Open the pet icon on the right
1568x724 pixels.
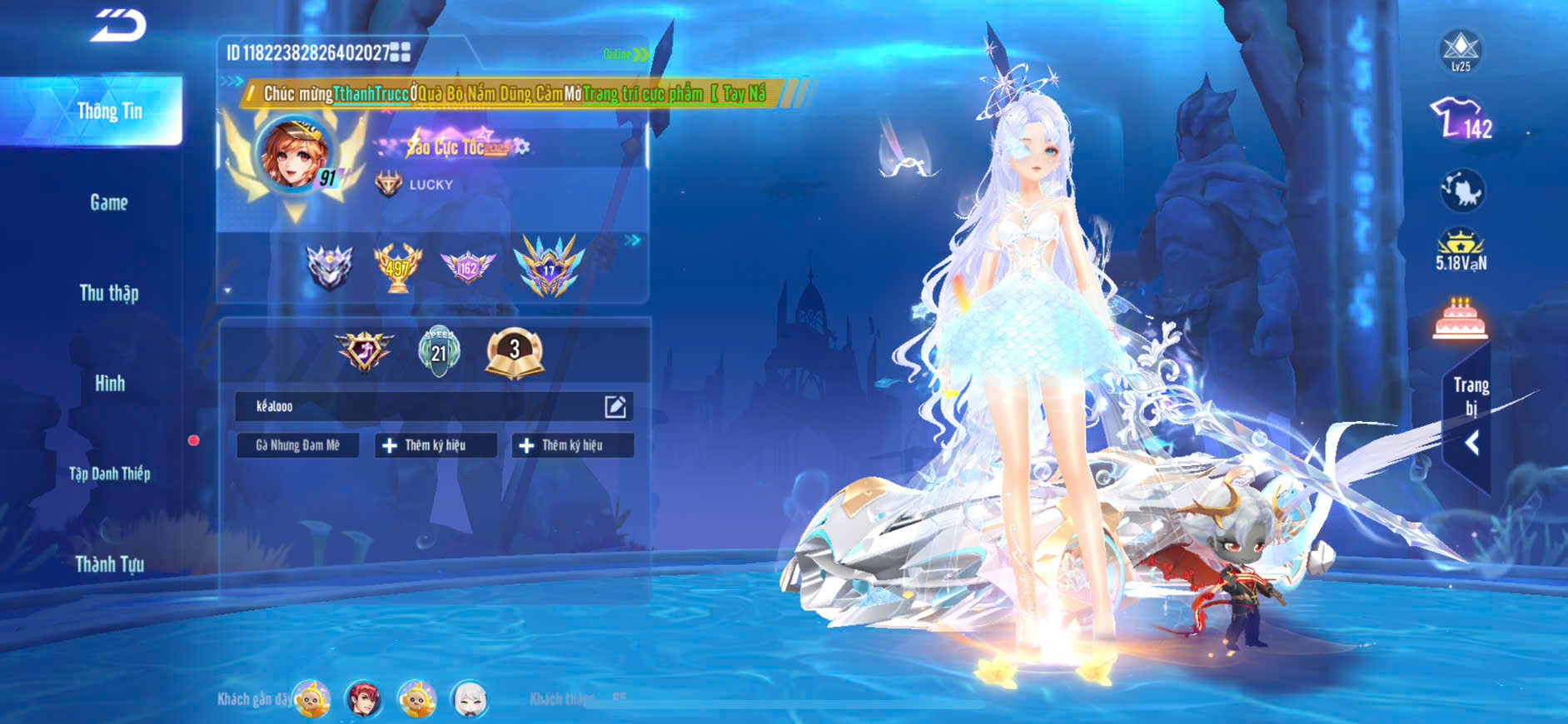pos(1461,191)
